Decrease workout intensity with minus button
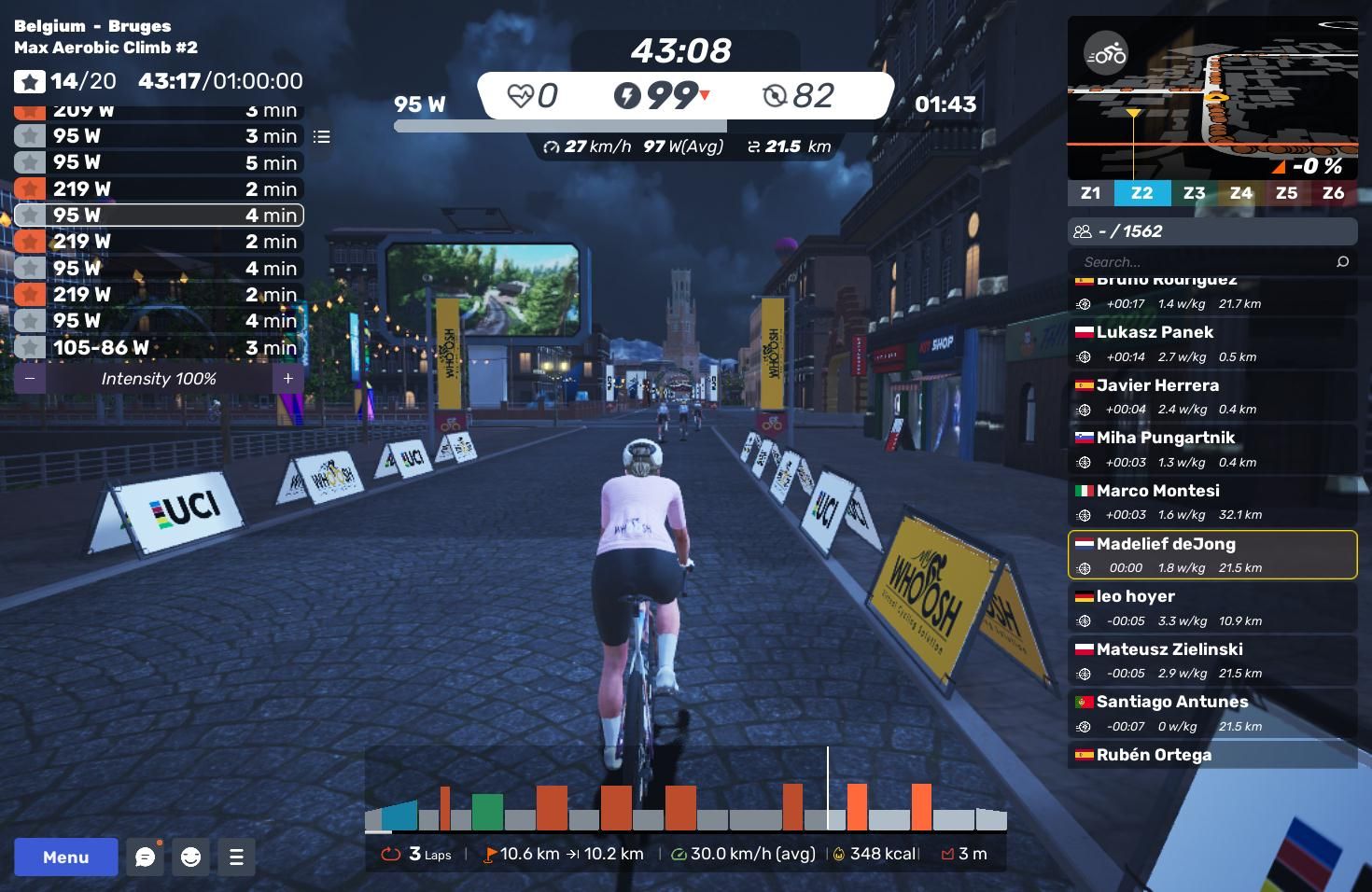1372x892 pixels. click(30, 379)
